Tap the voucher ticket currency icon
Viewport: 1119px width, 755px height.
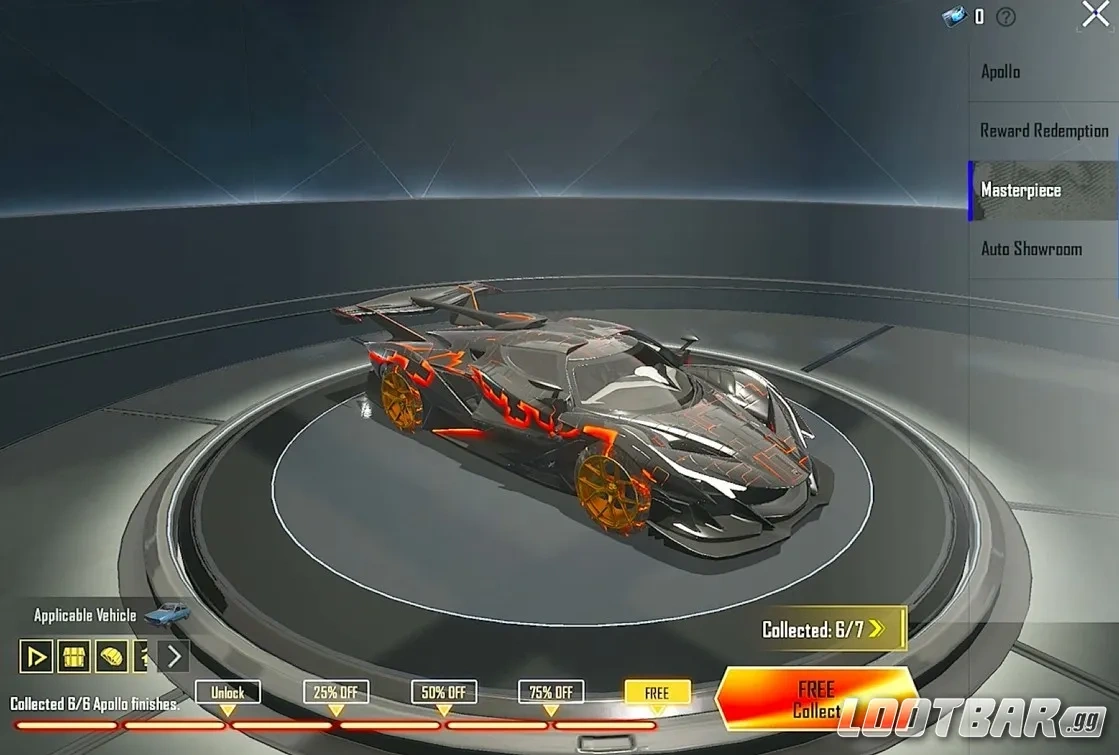click(955, 16)
